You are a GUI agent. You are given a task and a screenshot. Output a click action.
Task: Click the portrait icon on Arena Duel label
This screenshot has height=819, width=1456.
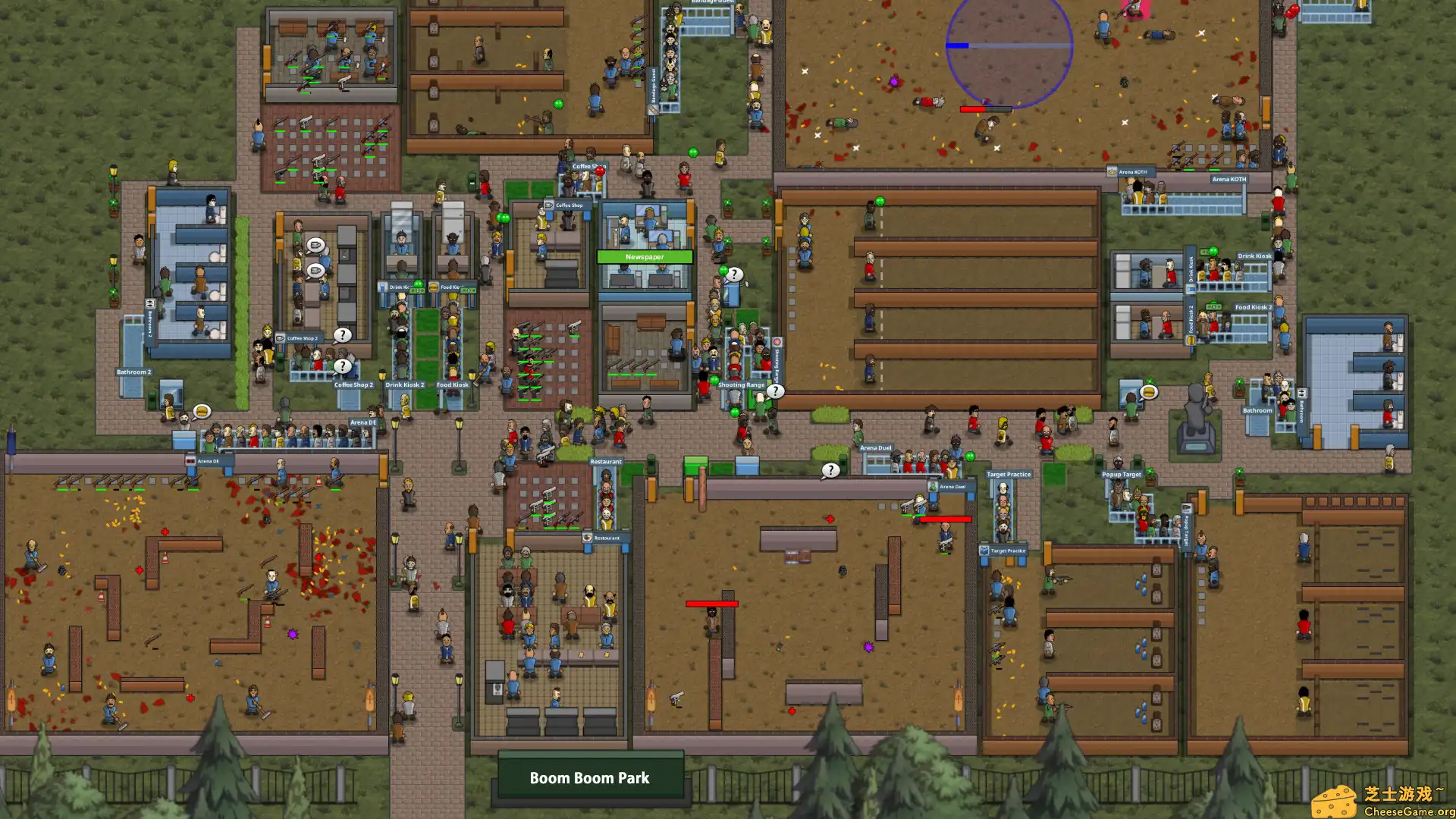click(933, 486)
